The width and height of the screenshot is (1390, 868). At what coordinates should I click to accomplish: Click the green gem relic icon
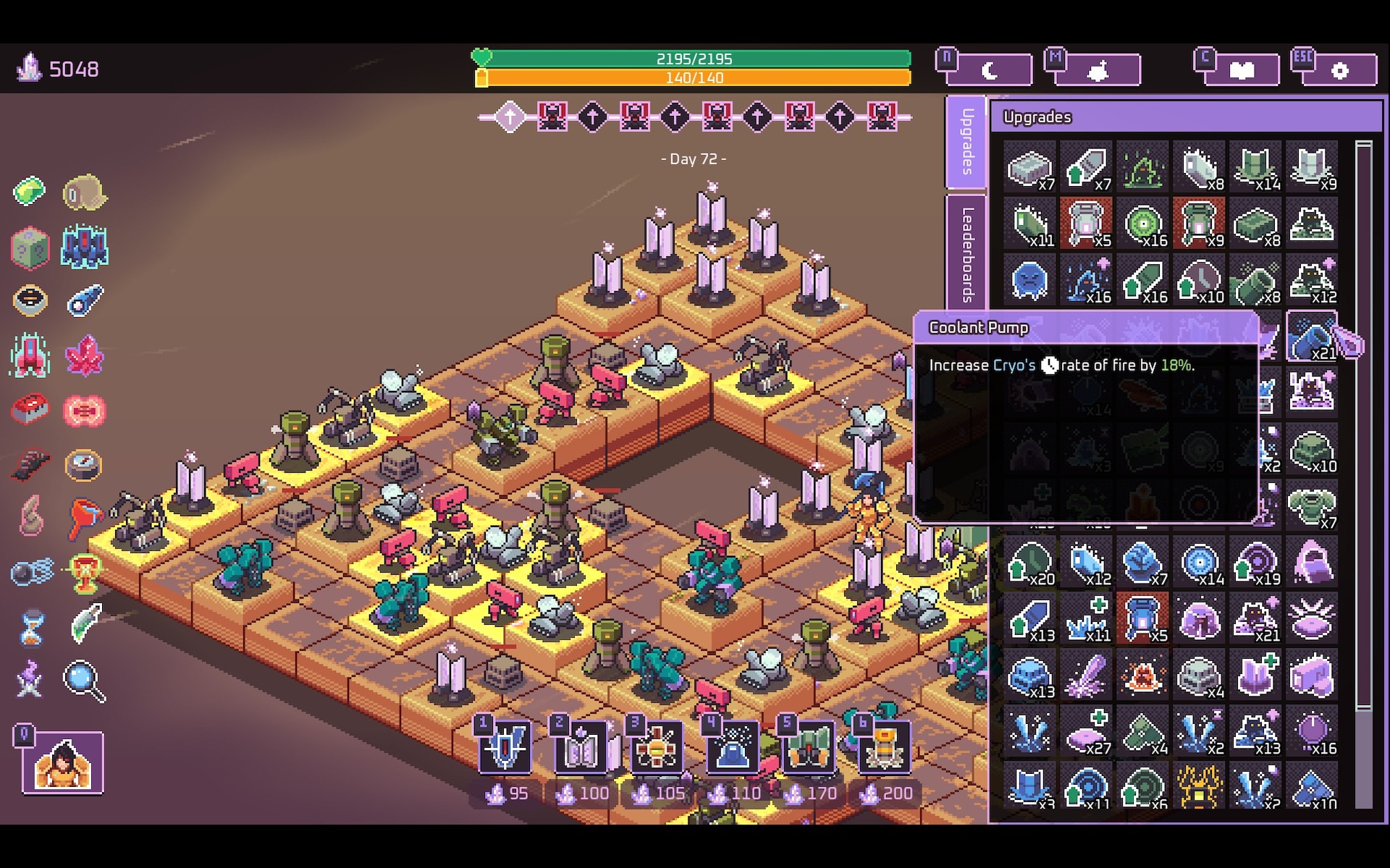click(30, 192)
